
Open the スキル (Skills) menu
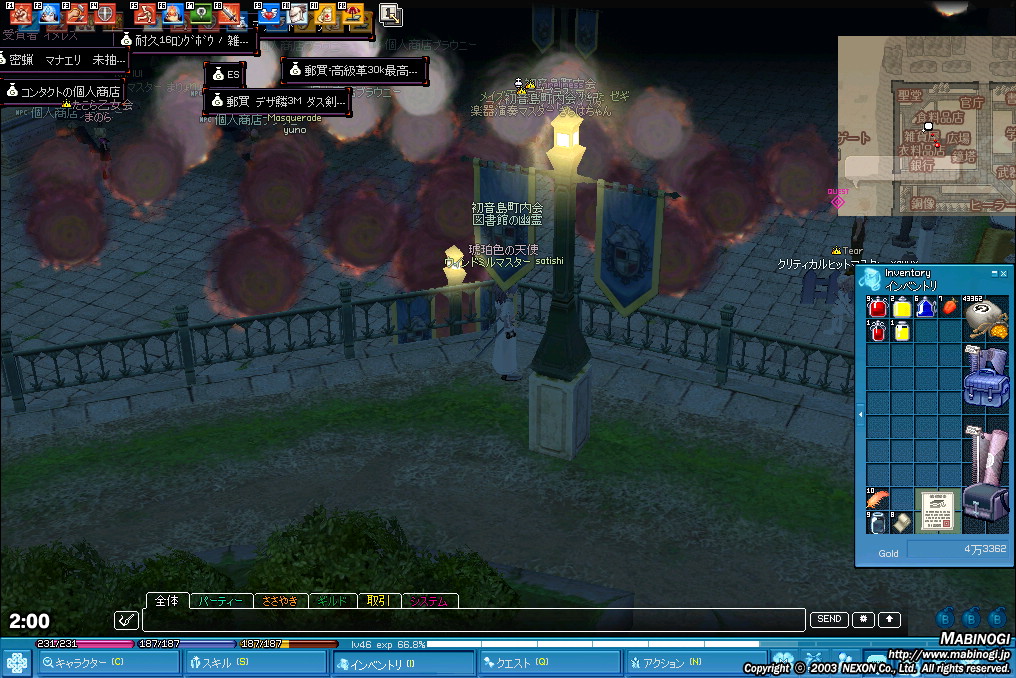(255, 663)
